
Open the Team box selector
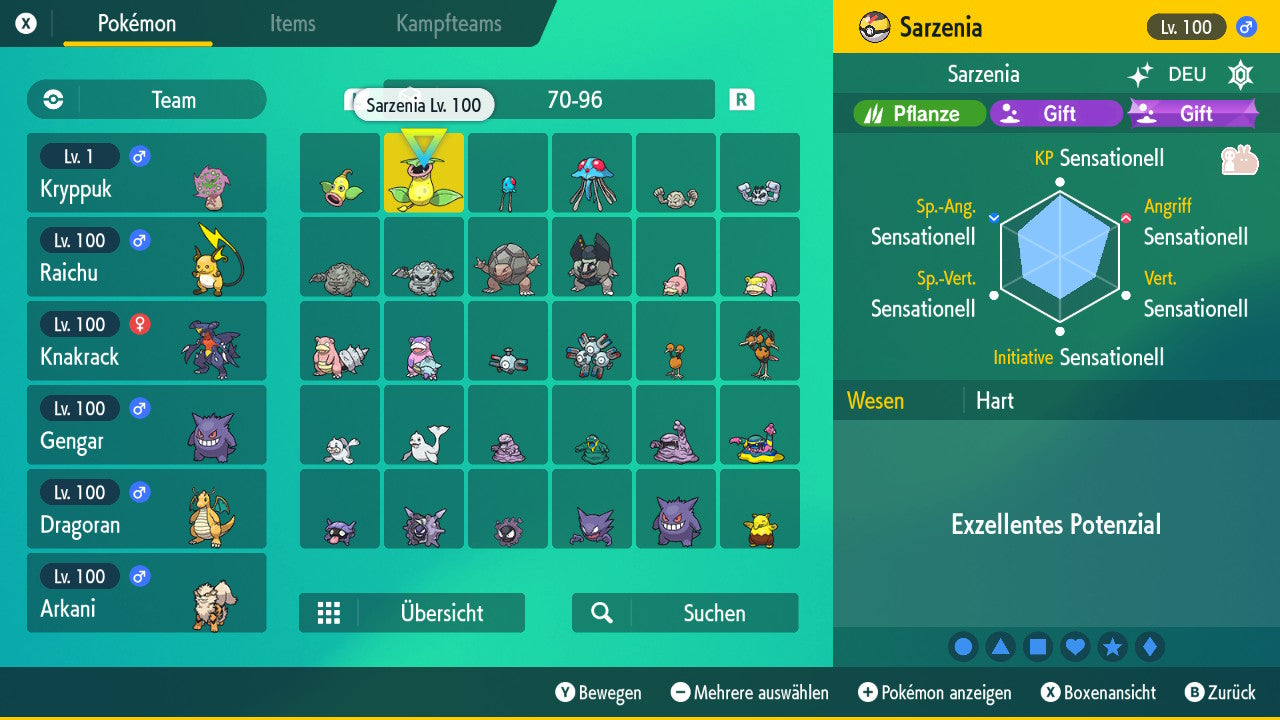tap(146, 100)
